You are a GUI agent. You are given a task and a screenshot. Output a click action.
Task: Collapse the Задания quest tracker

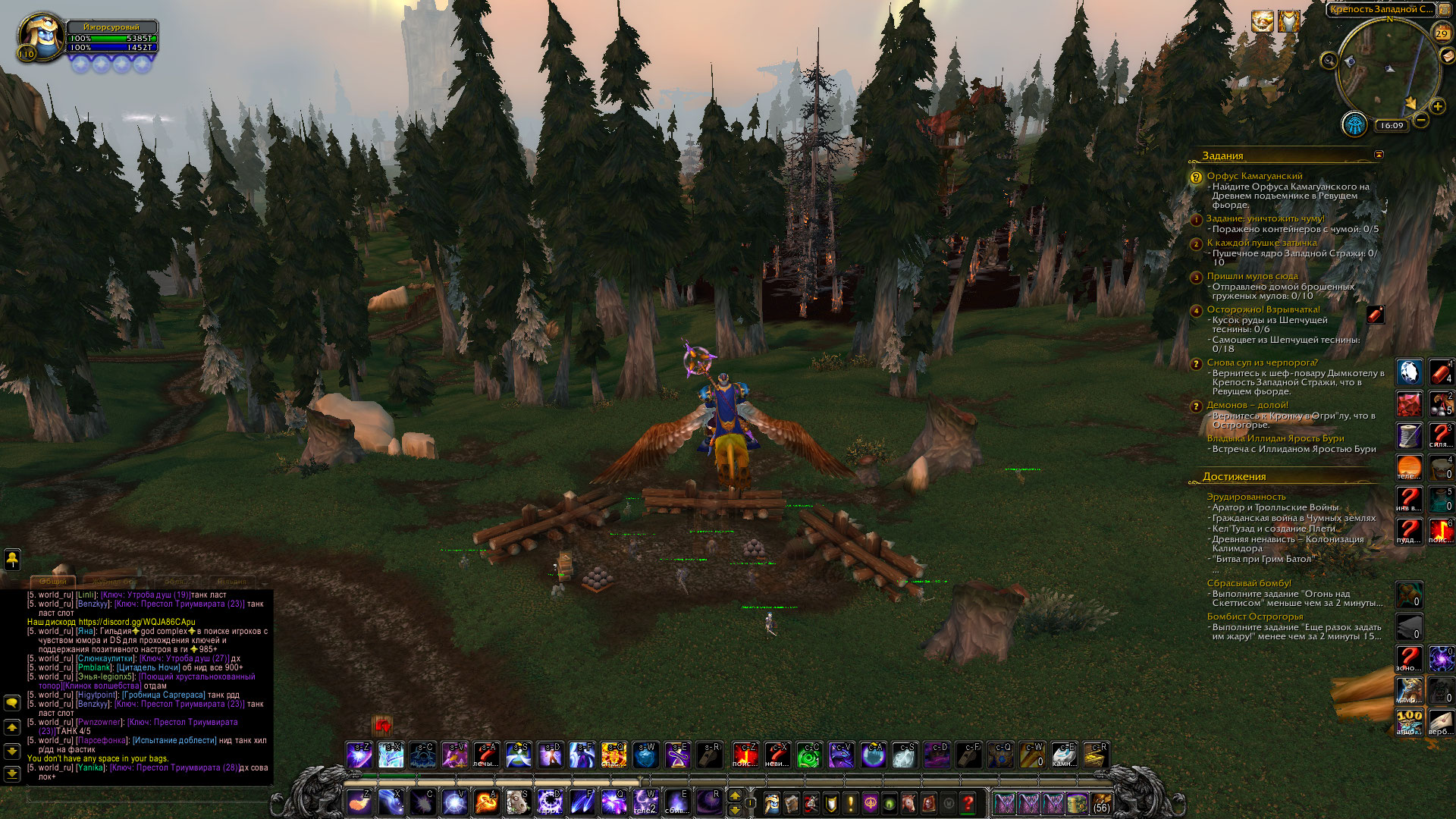tap(1379, 155)
